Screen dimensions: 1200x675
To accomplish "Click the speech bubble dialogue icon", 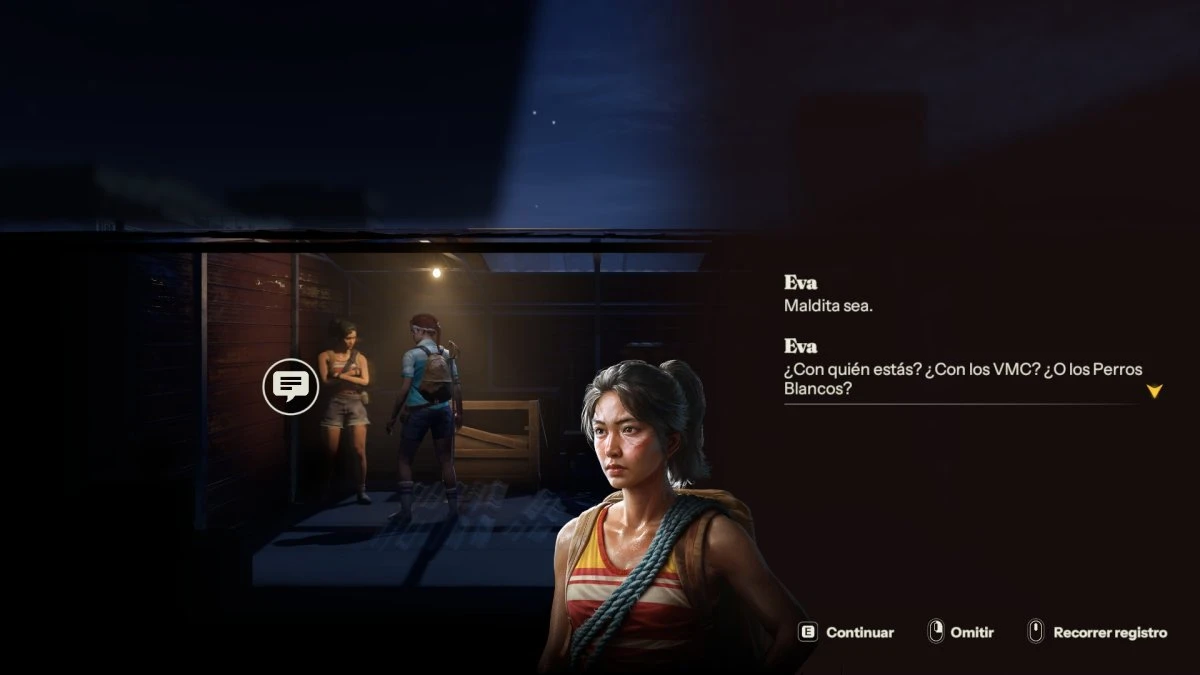I will 291,385.
